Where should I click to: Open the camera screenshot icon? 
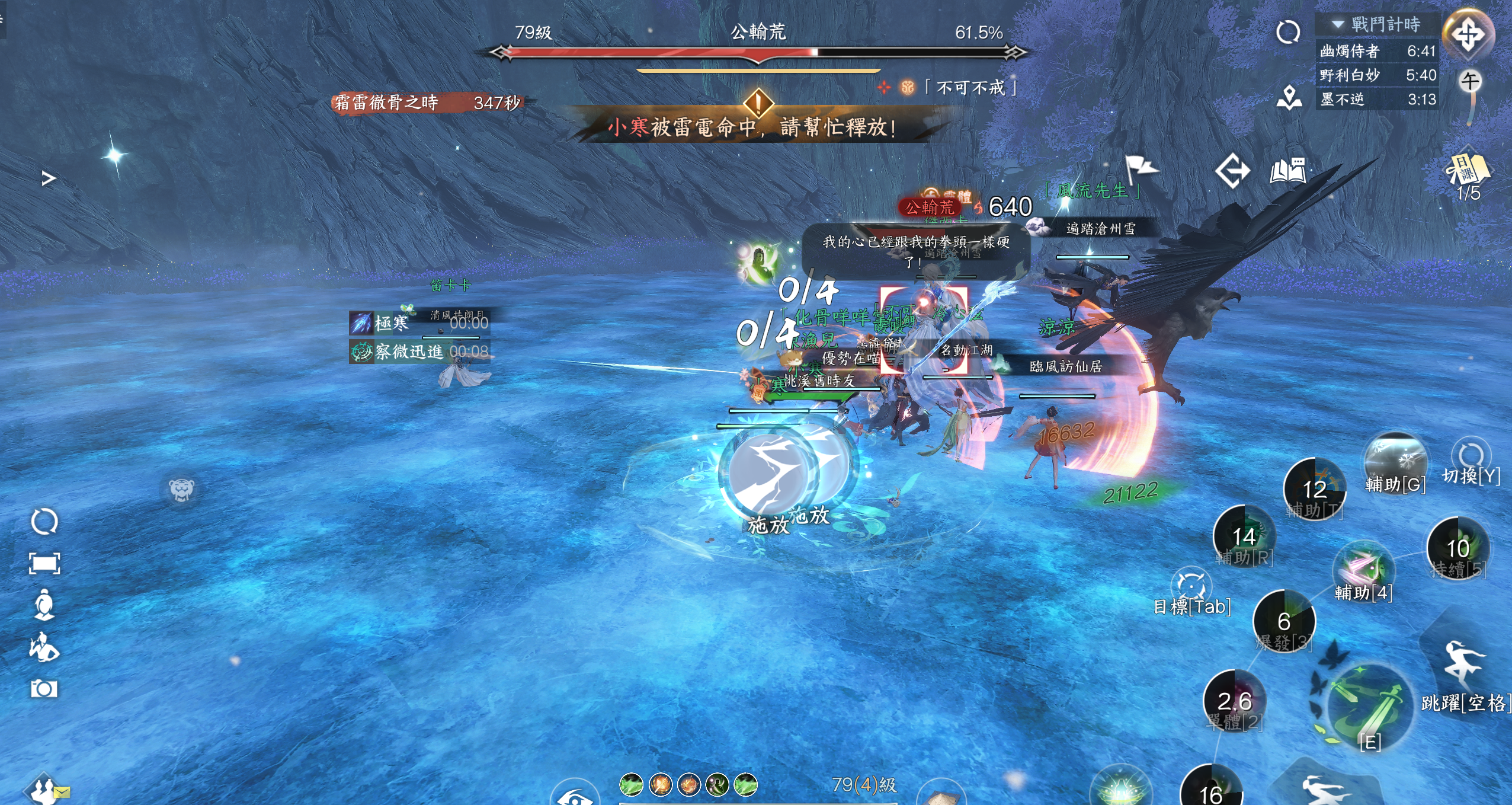click(44, 689)
